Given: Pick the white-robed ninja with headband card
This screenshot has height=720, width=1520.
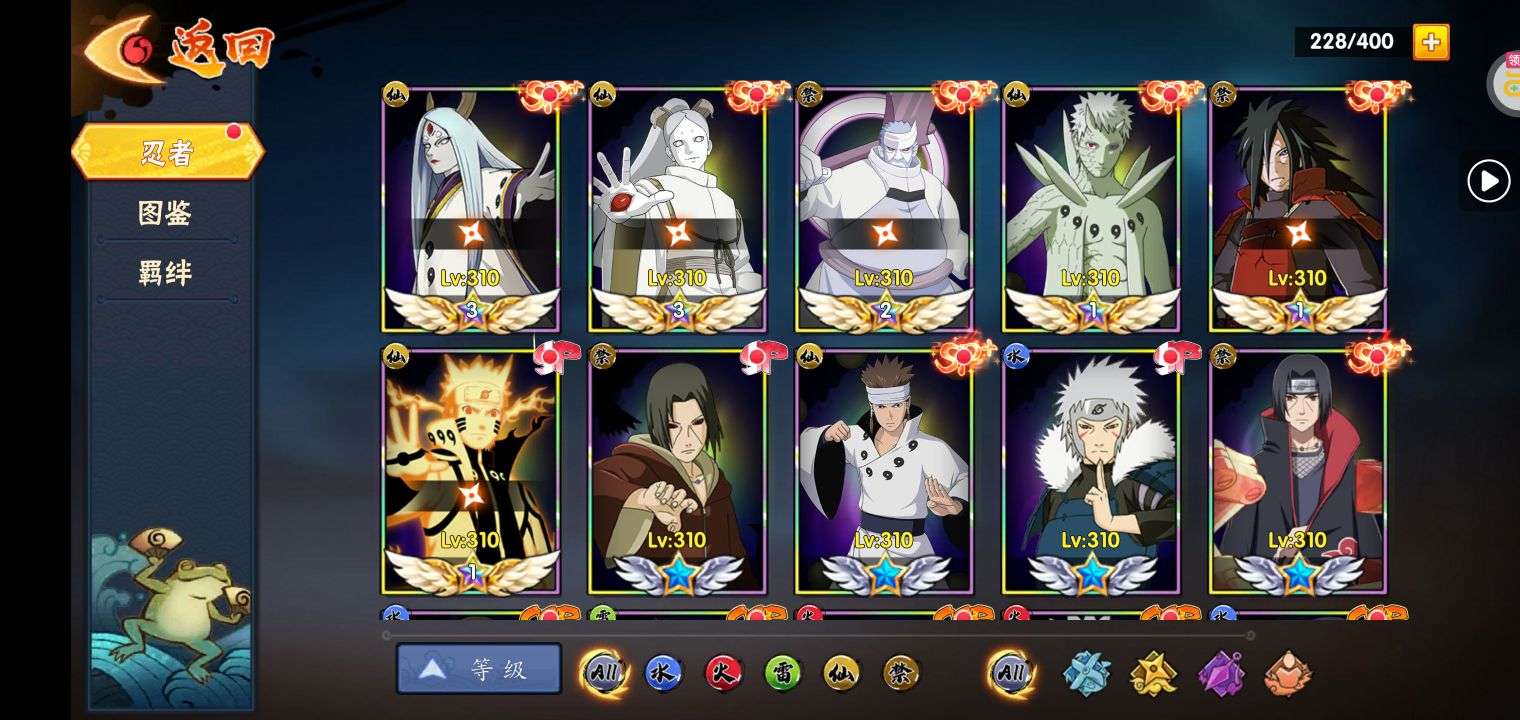Looking at the screenshot, I should (884, 470).
